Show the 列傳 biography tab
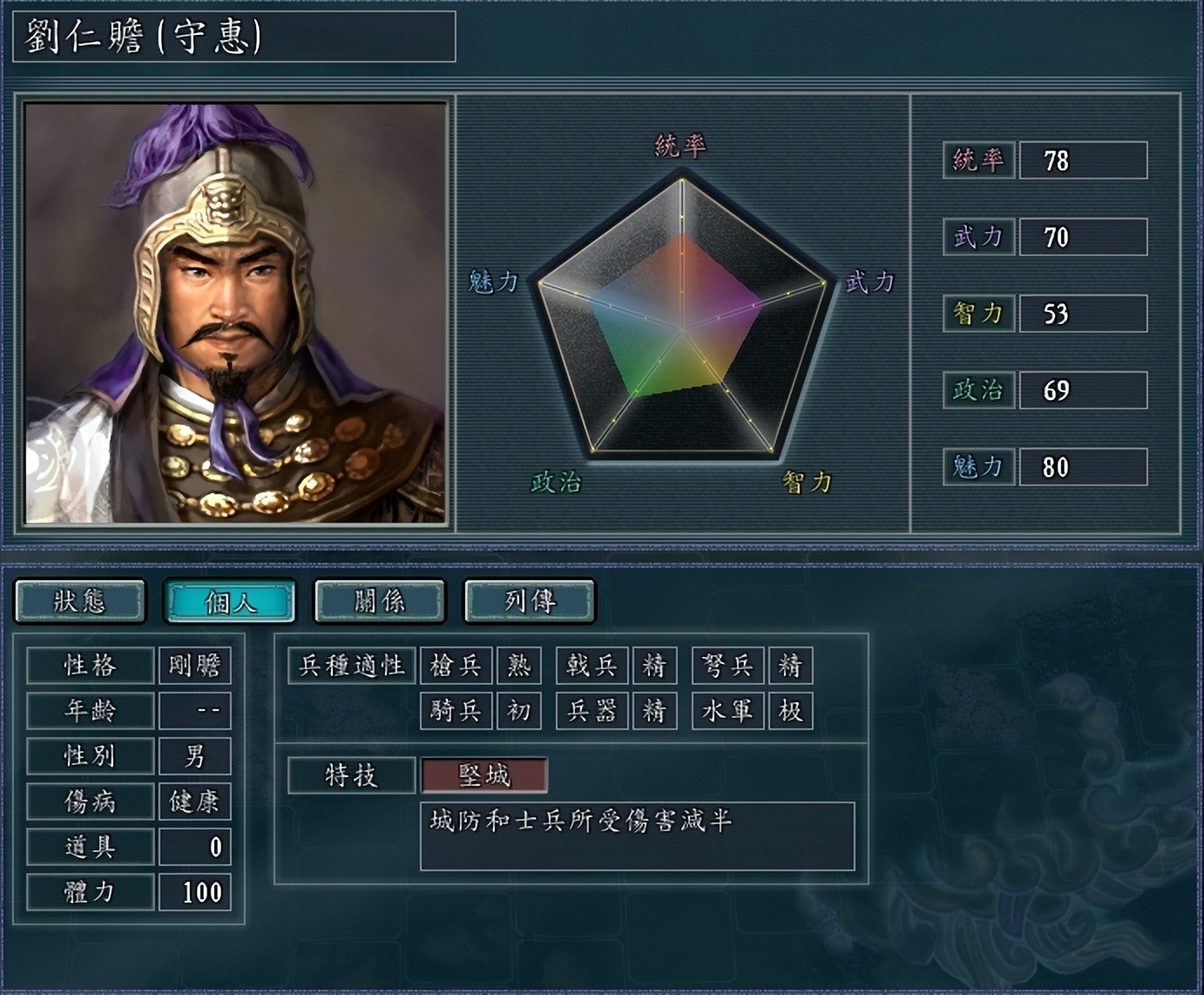This screenshot has width=1204, height=995. click(x=530, y=601)
